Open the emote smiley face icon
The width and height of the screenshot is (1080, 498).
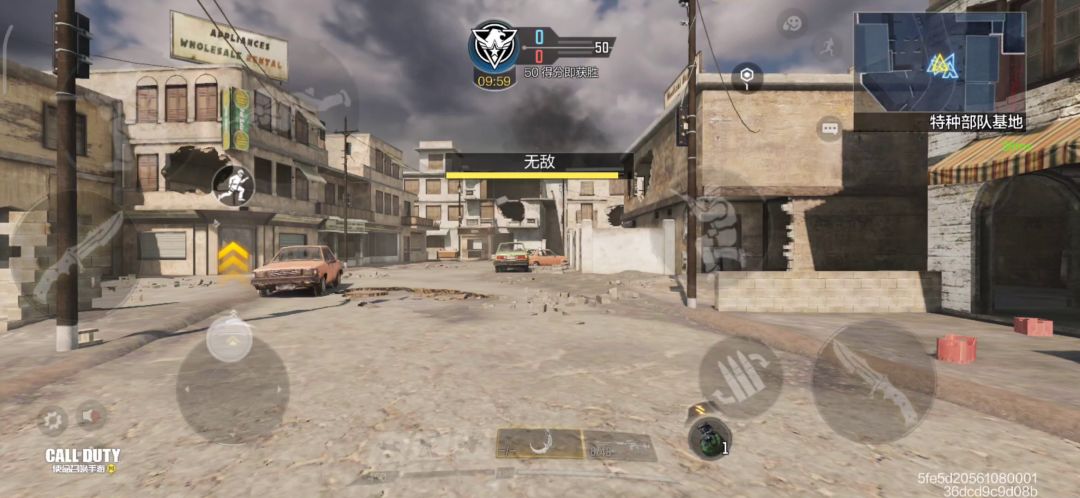click(x=792, y=22)
